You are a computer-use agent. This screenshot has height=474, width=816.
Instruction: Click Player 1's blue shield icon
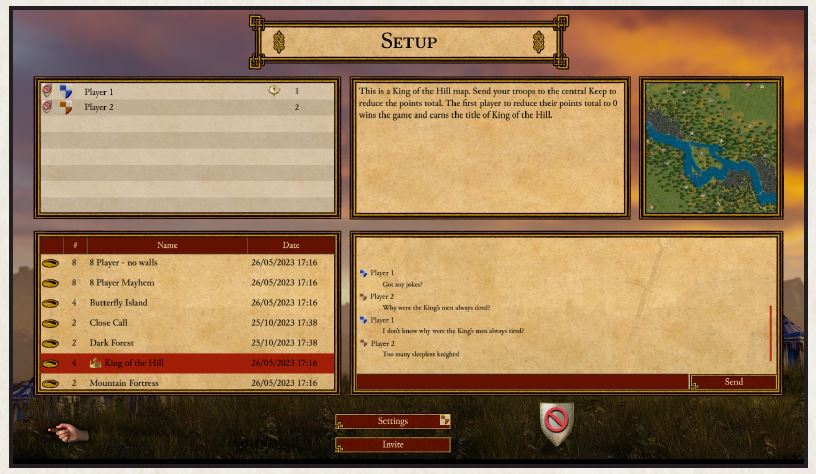pos(66,92)
